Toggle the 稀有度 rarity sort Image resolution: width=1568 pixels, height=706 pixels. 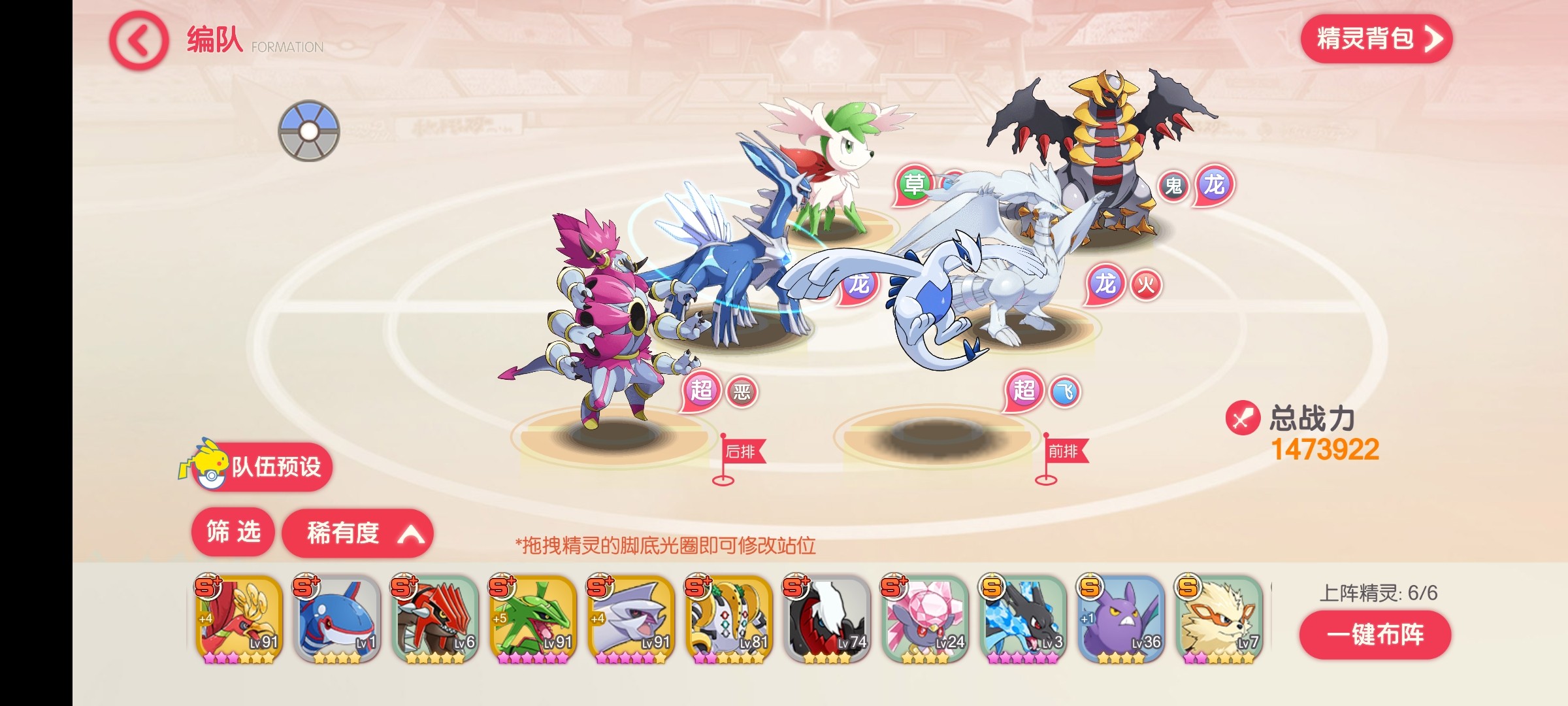[357, 533]
